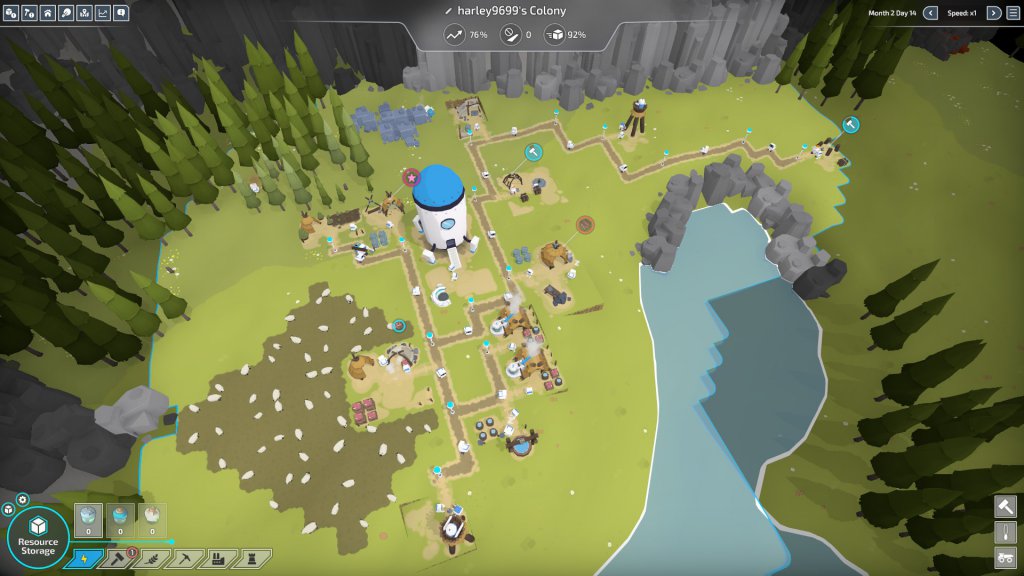
Task: Select the Resource Storage circle button
Action: pyautogui.click(x=38, y=539)
